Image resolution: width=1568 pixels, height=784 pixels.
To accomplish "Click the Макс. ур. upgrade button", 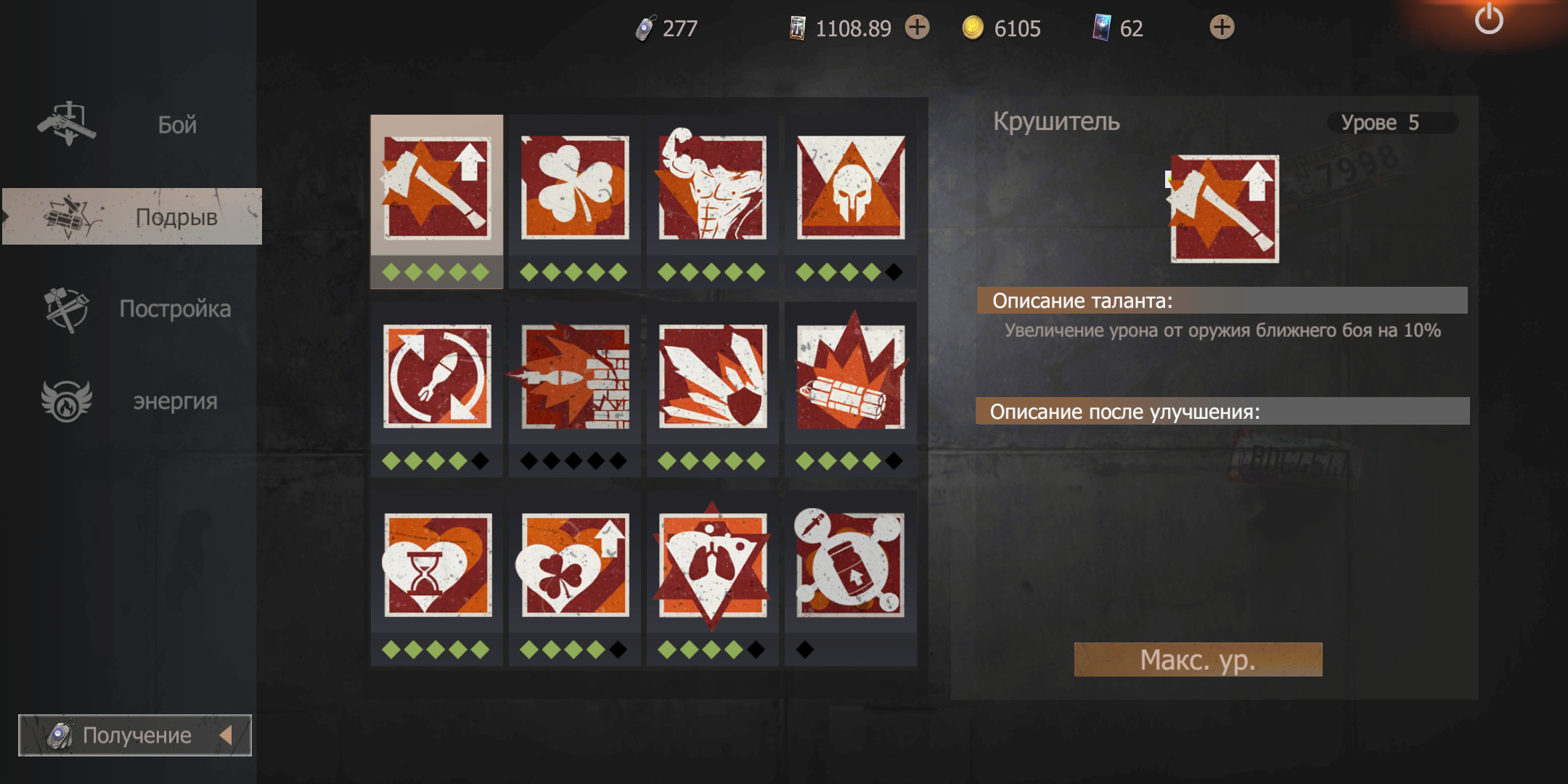I will tap(1198, 660).
